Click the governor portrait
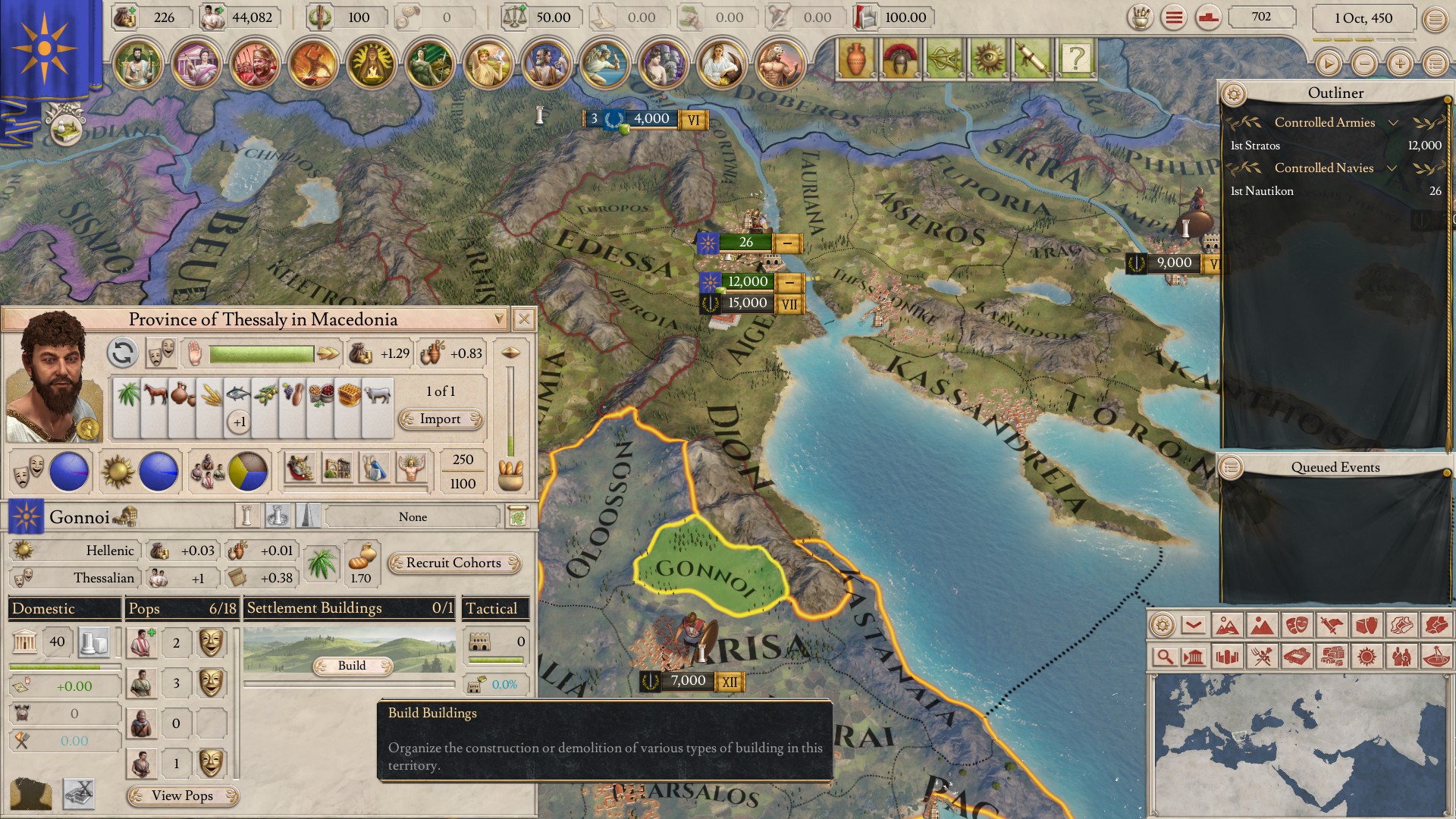1456x819 pixels. pos(53,377)
